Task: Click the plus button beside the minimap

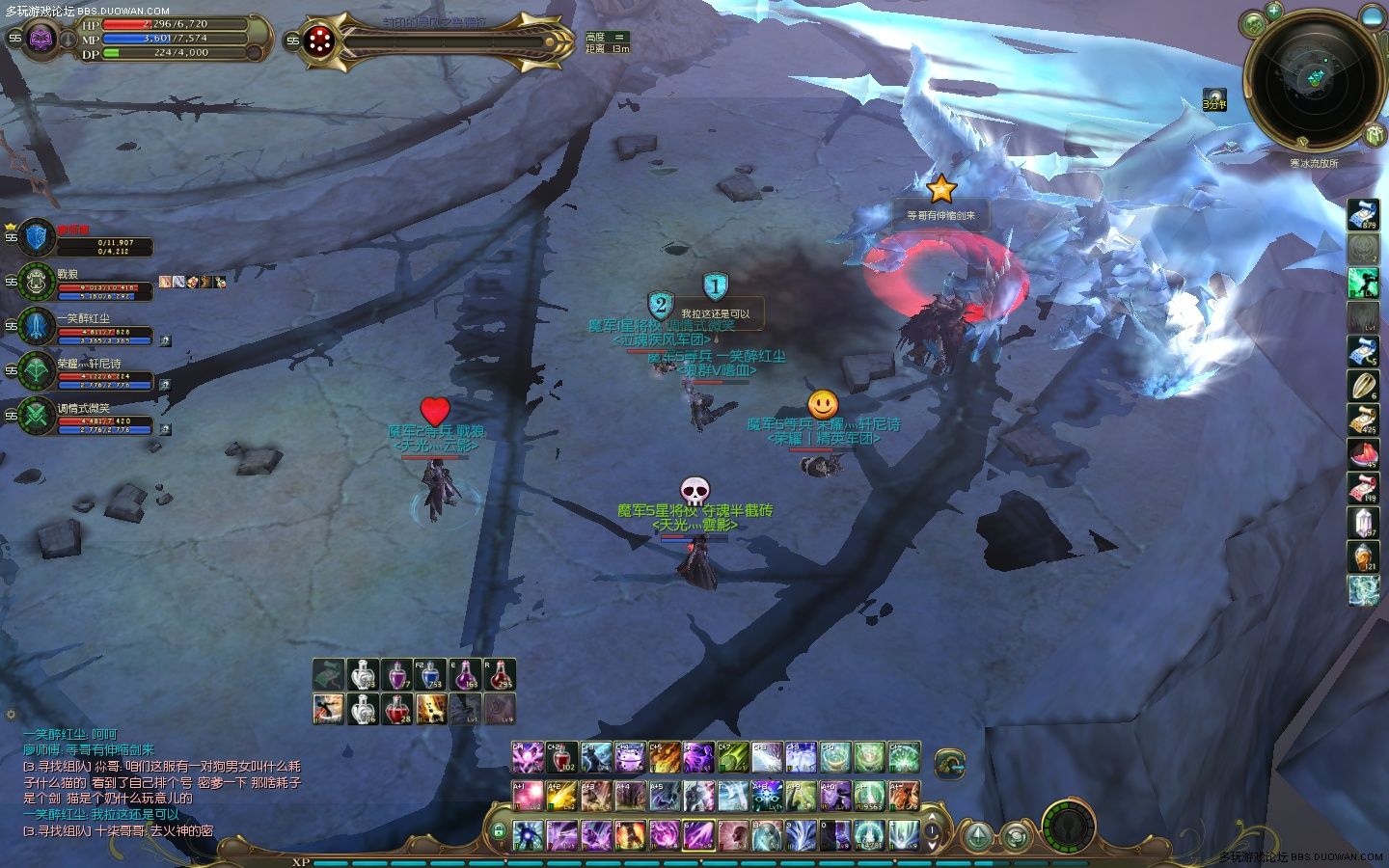Action: pos(1273,12)
